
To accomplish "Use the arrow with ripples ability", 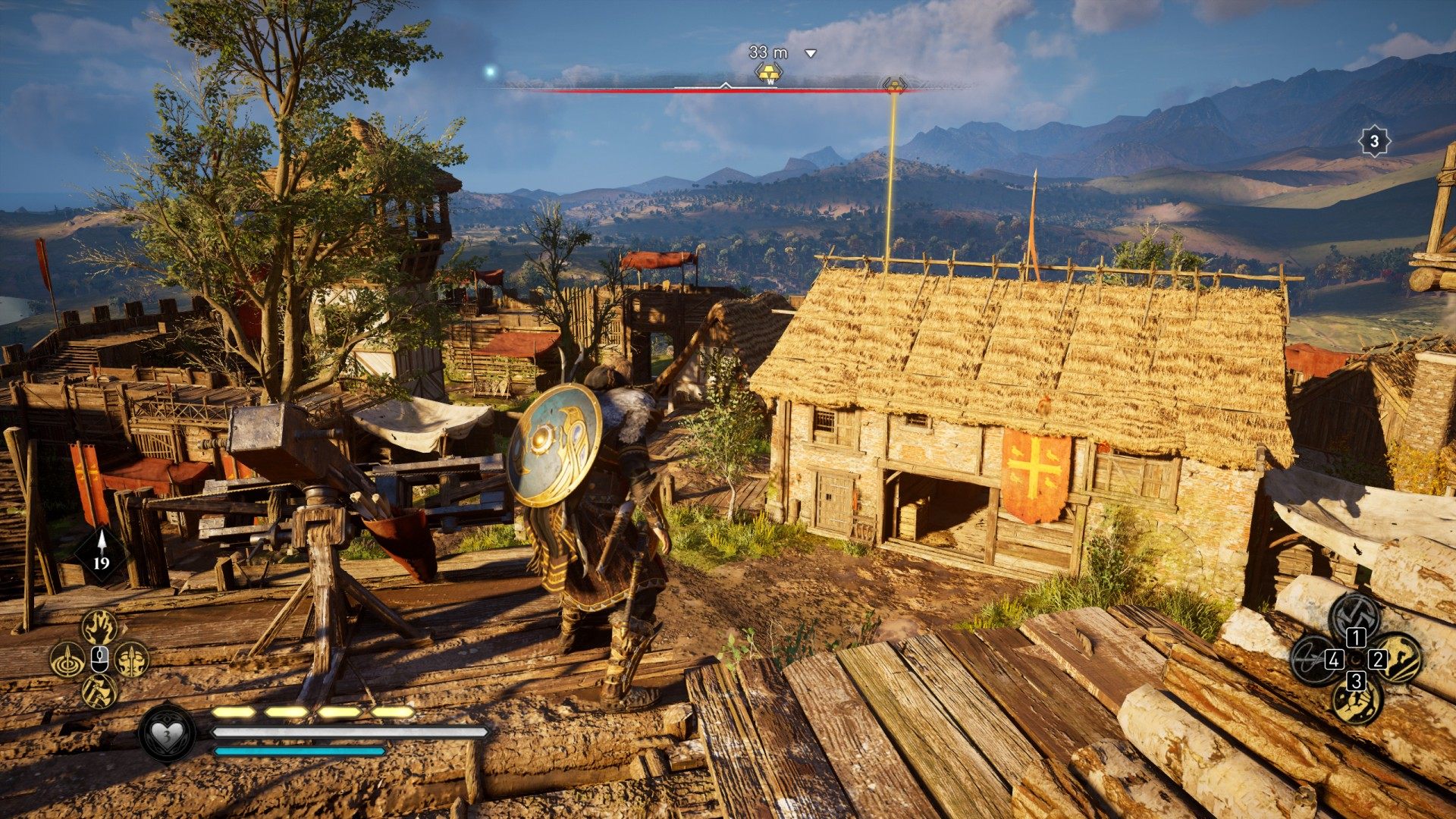I will coord(67,659).
